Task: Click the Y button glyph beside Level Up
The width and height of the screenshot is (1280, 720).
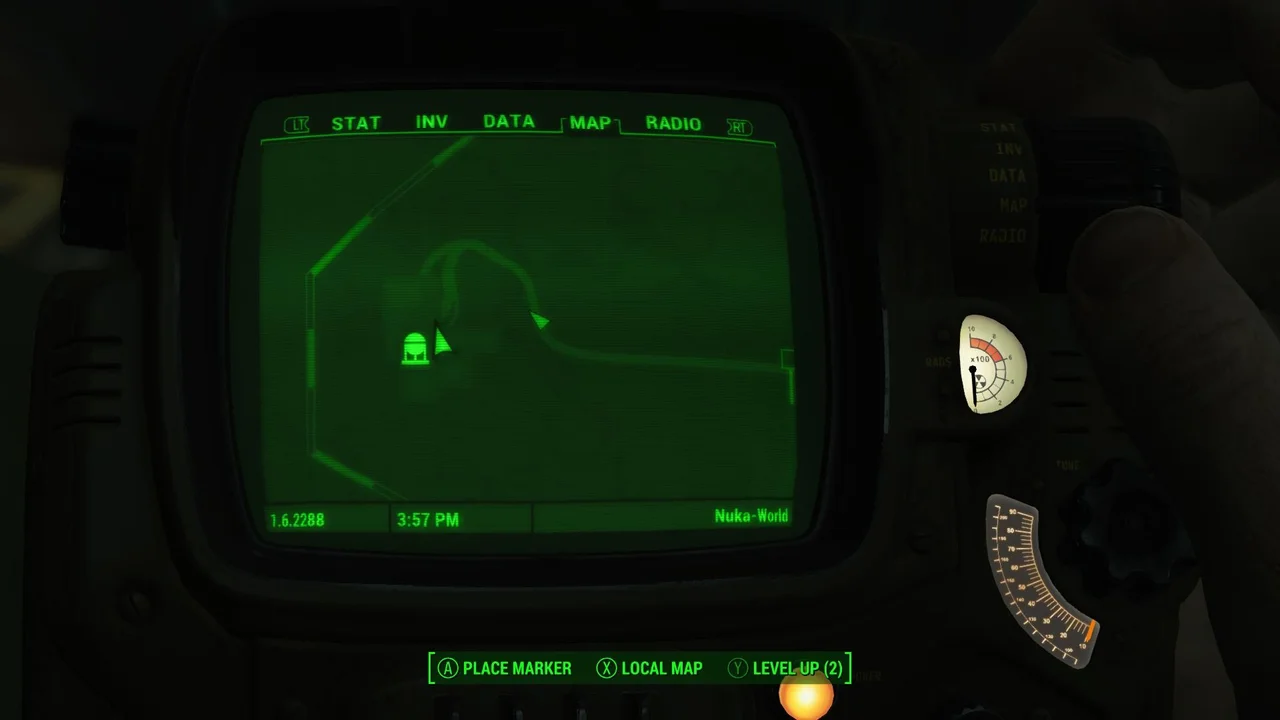Action: coord(737,668)
